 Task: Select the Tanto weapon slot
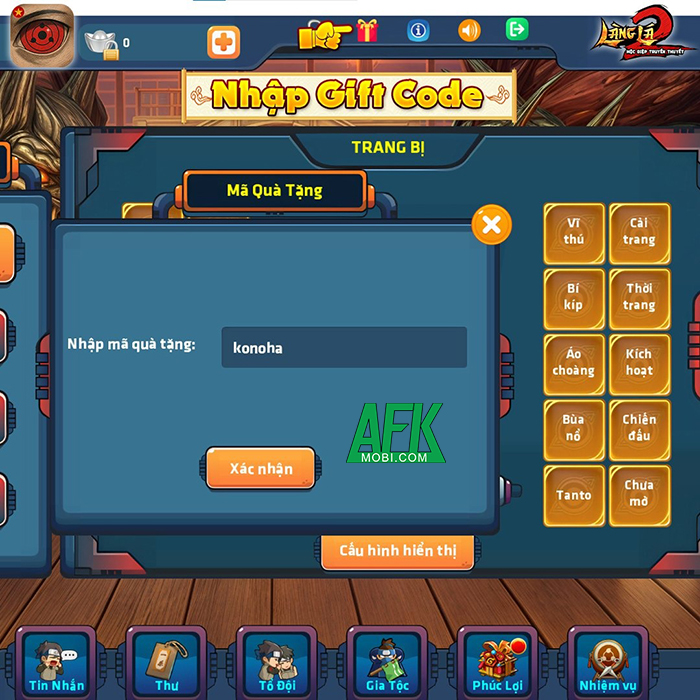pos(574,494)
